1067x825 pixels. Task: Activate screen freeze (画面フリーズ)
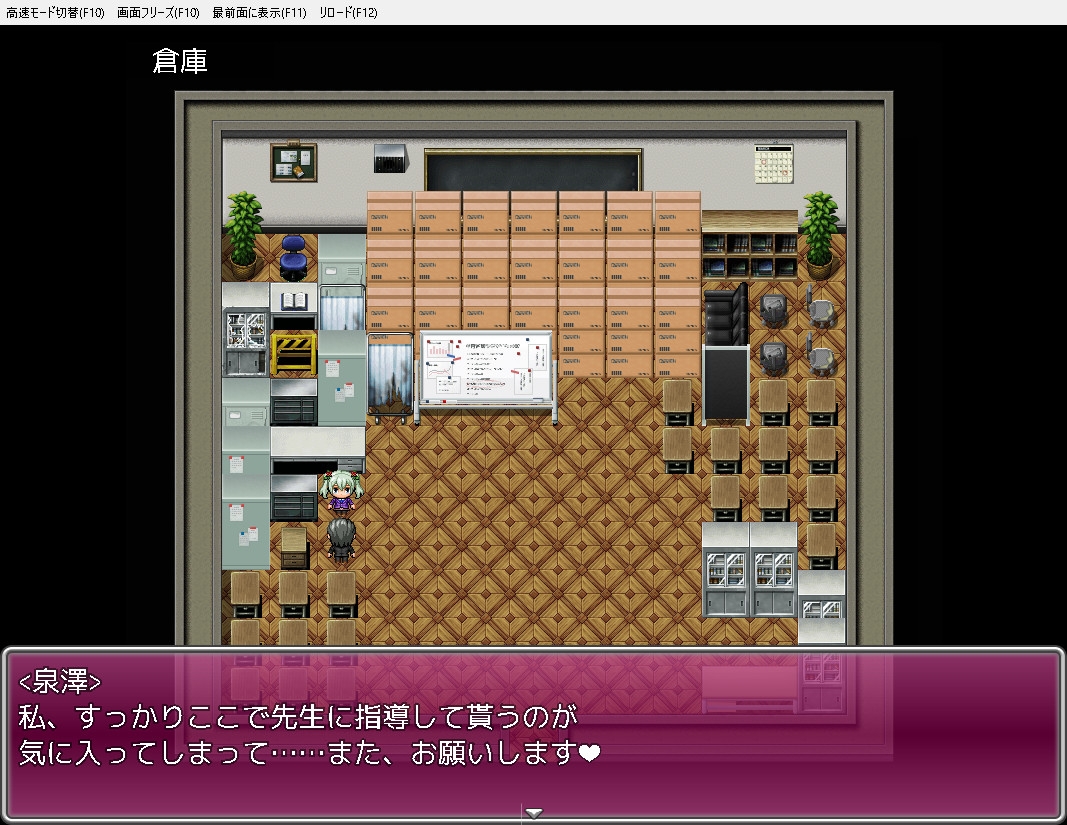tap(158, 13)
